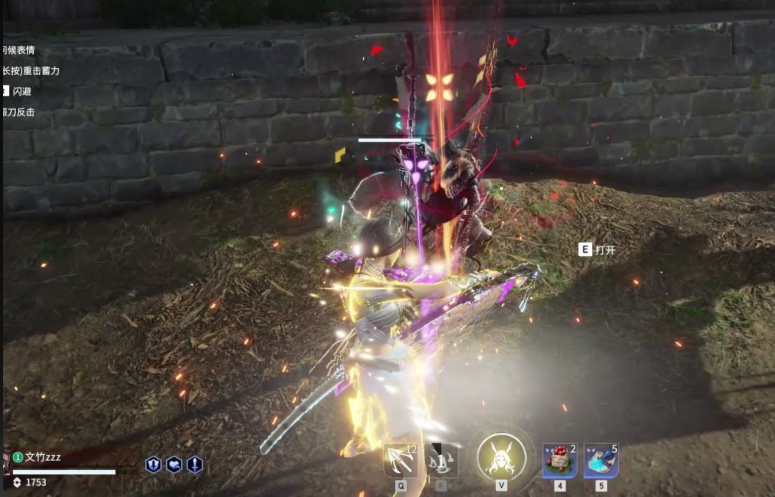Activate the spear skill with 12 charges

[x=402, y=459]
